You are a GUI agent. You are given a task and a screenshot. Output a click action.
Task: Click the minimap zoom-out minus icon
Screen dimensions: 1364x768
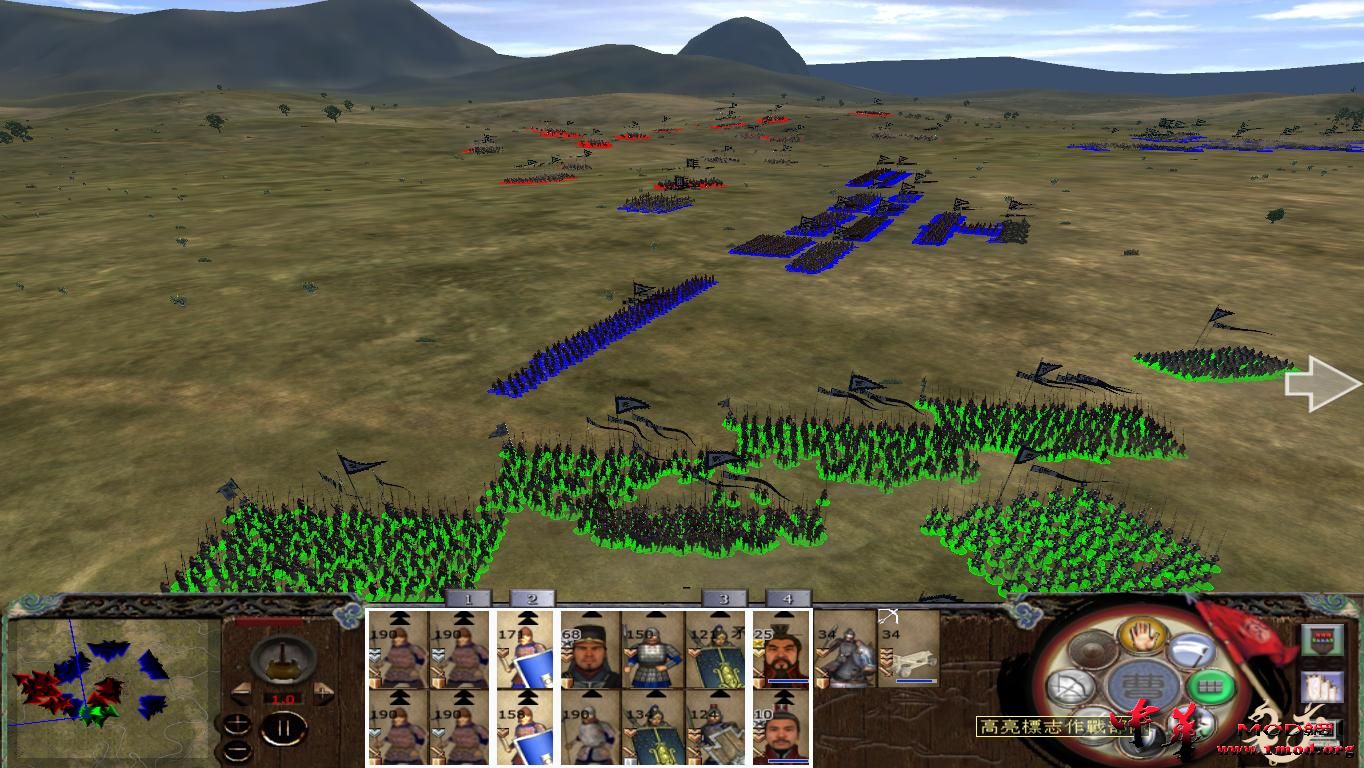click(238, 750)
